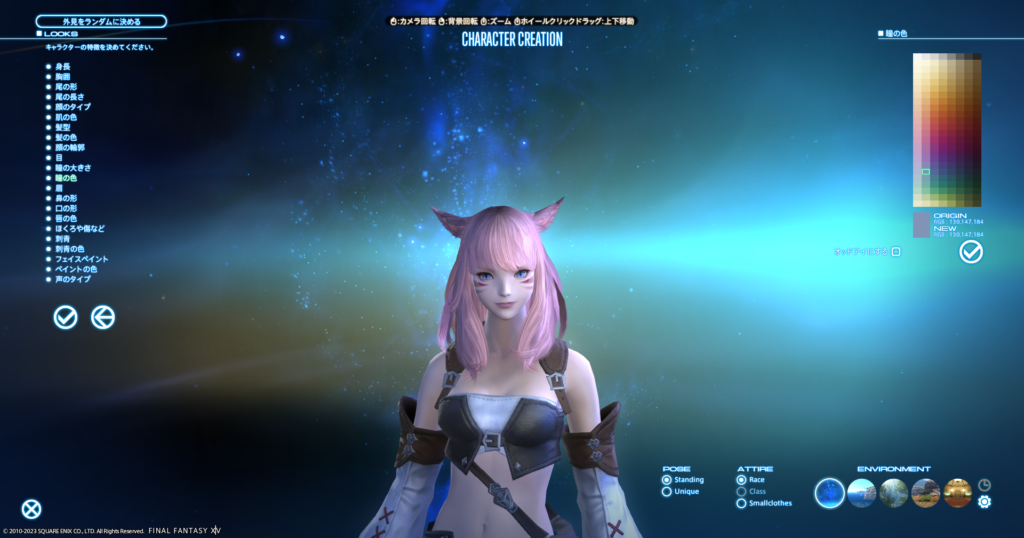The image size is (1024, 538).
Task: Switch to the forest waterfall environment
Action: (x=894, y=492)
